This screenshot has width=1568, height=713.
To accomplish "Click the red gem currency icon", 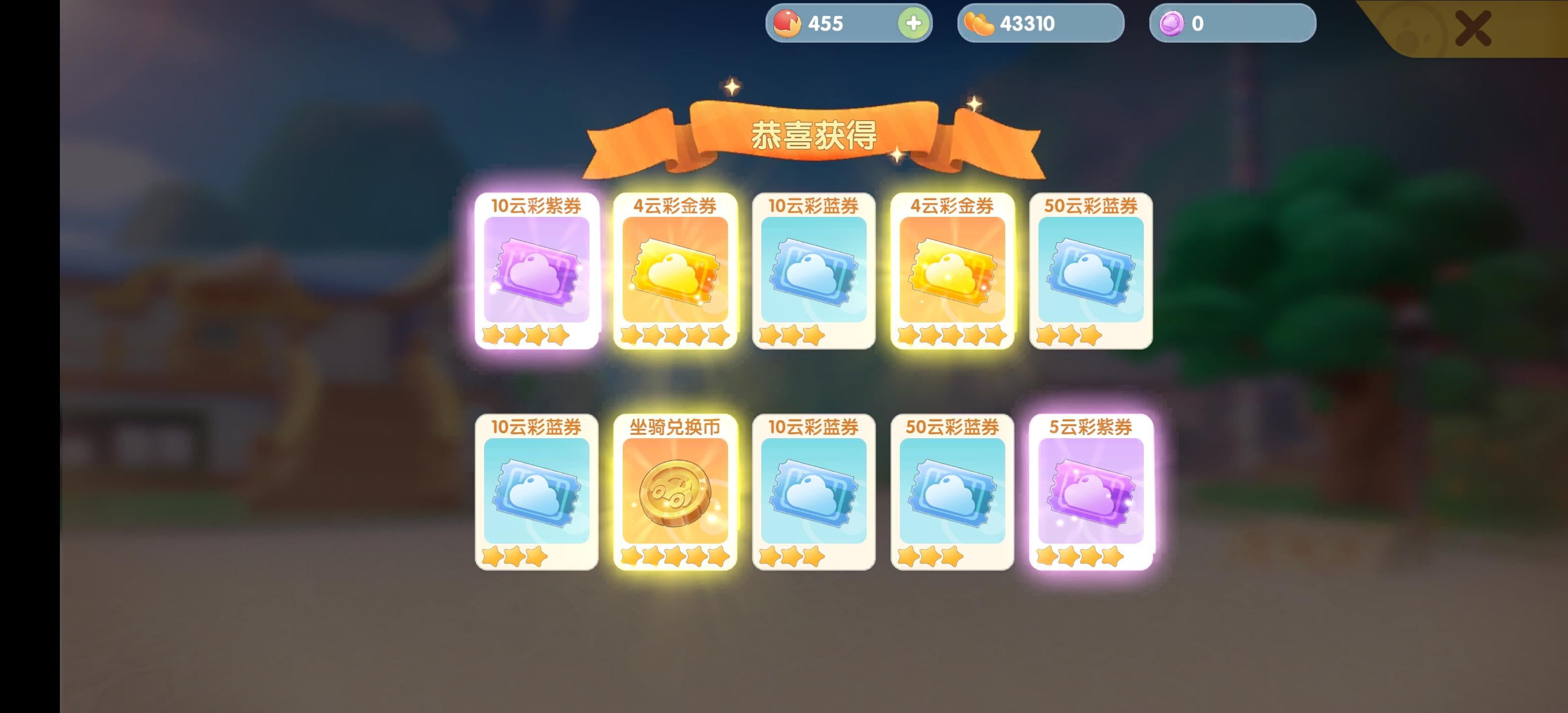I will point(787,23).
